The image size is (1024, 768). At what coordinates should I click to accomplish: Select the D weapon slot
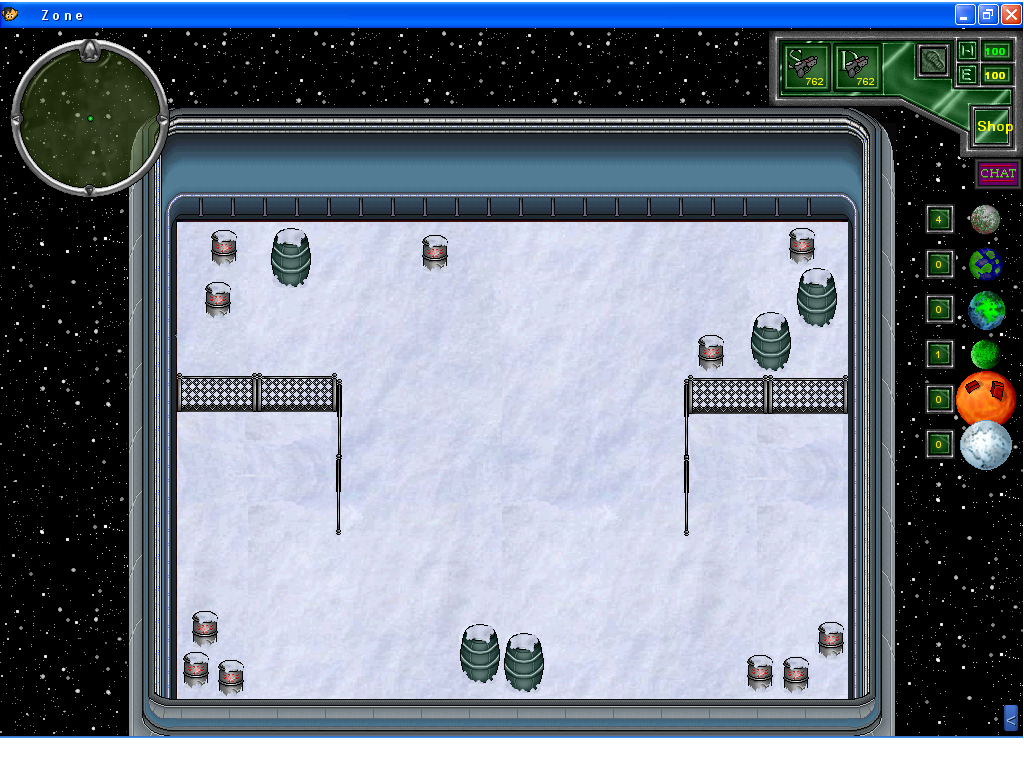point(858,67)
